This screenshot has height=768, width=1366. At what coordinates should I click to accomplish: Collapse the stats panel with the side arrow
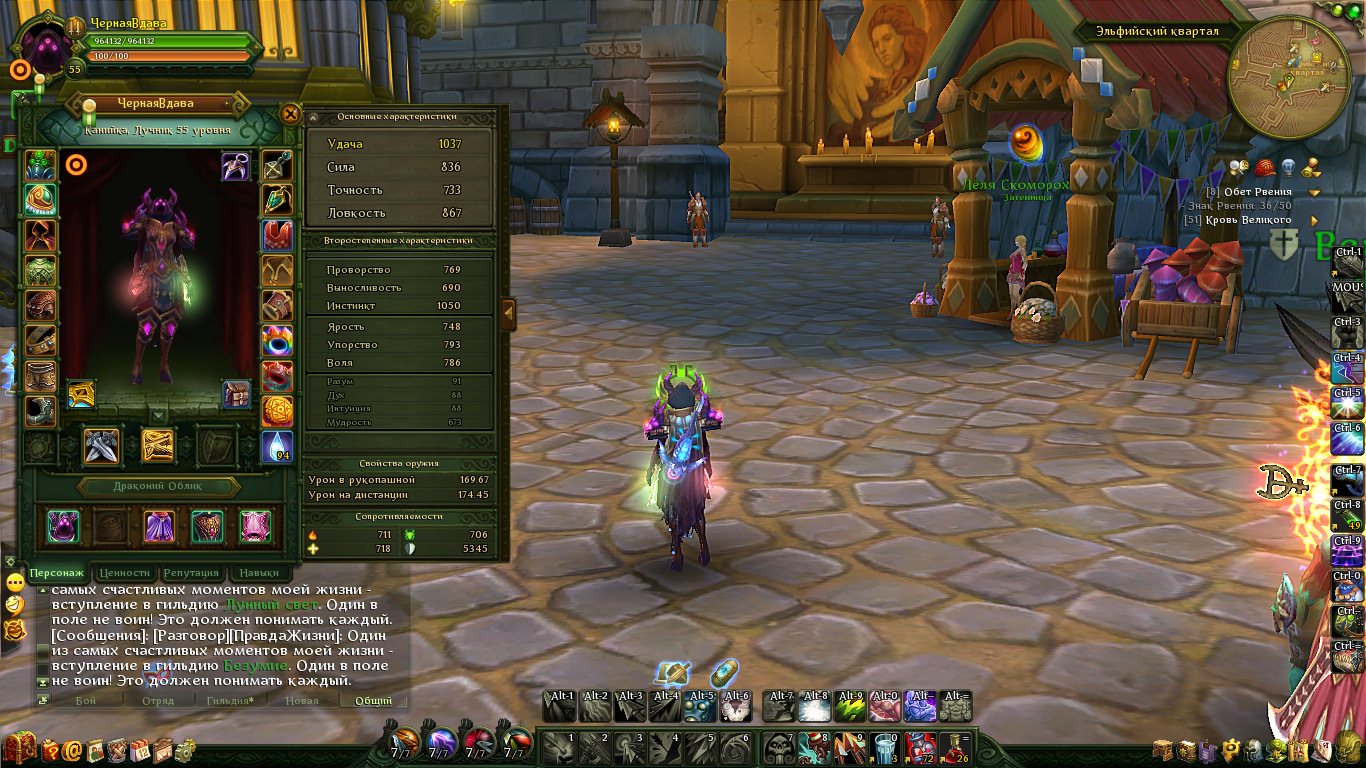(508, 313)
